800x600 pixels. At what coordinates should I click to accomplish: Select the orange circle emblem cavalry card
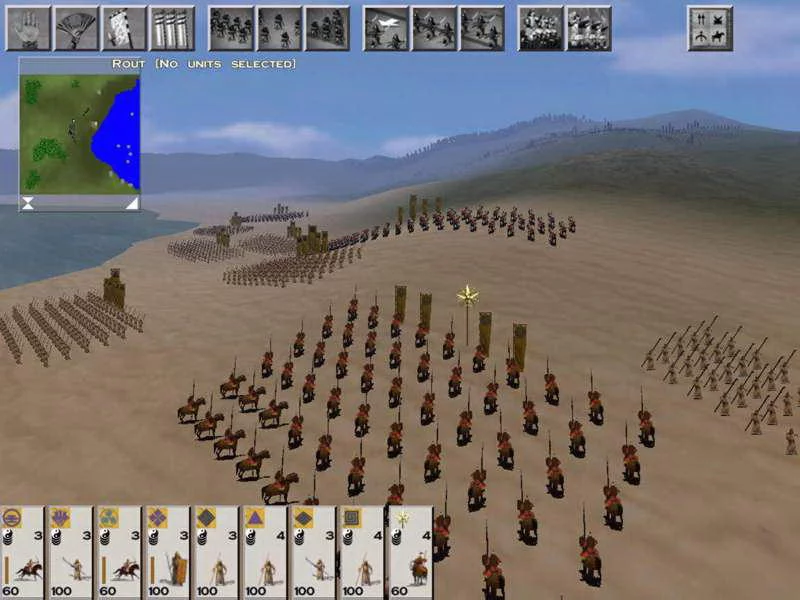tap(23, 552)
